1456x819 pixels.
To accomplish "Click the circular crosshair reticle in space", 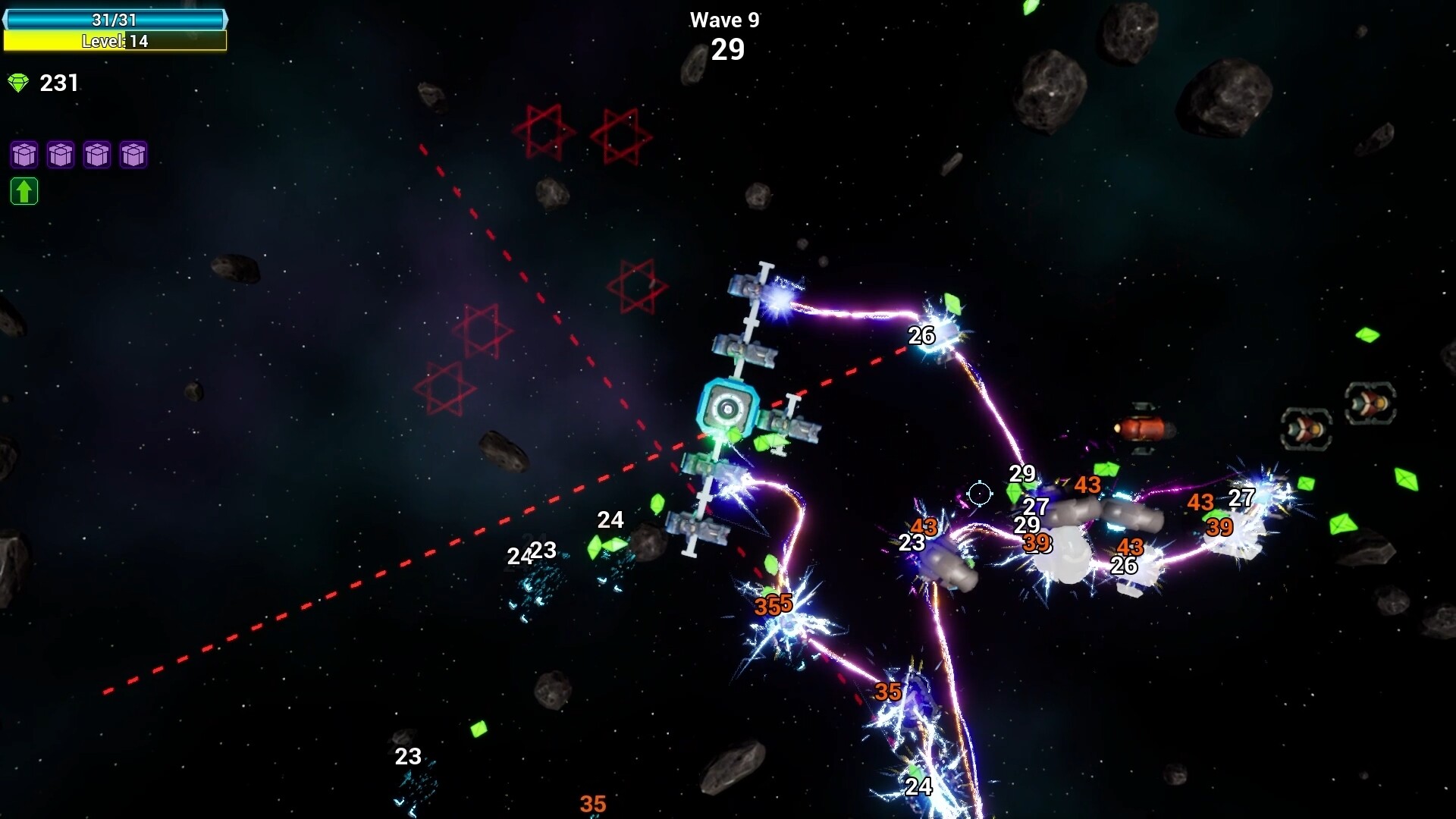I will click(980, 494).
